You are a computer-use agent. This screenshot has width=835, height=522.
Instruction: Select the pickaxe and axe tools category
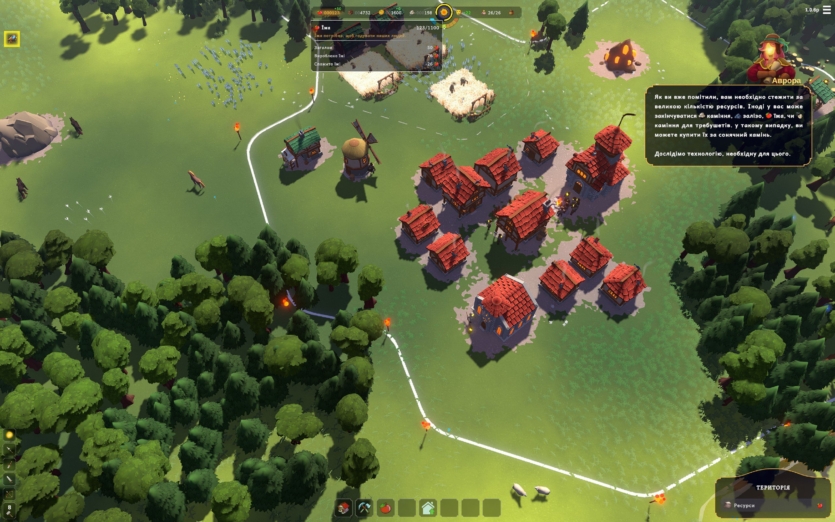click(364, 508)
